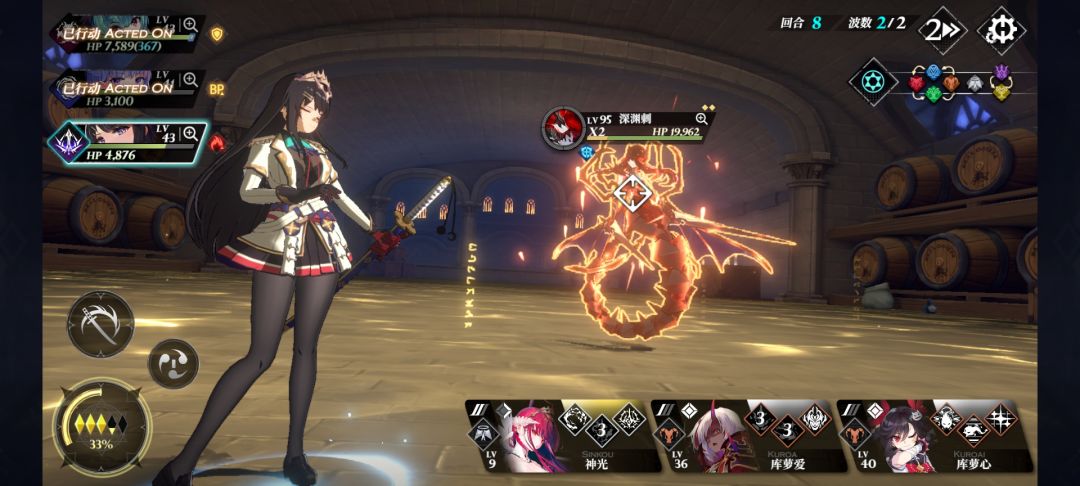Choose support character 库萝心 (Kuroai)
1080x486 pixels.
[932, 436]
